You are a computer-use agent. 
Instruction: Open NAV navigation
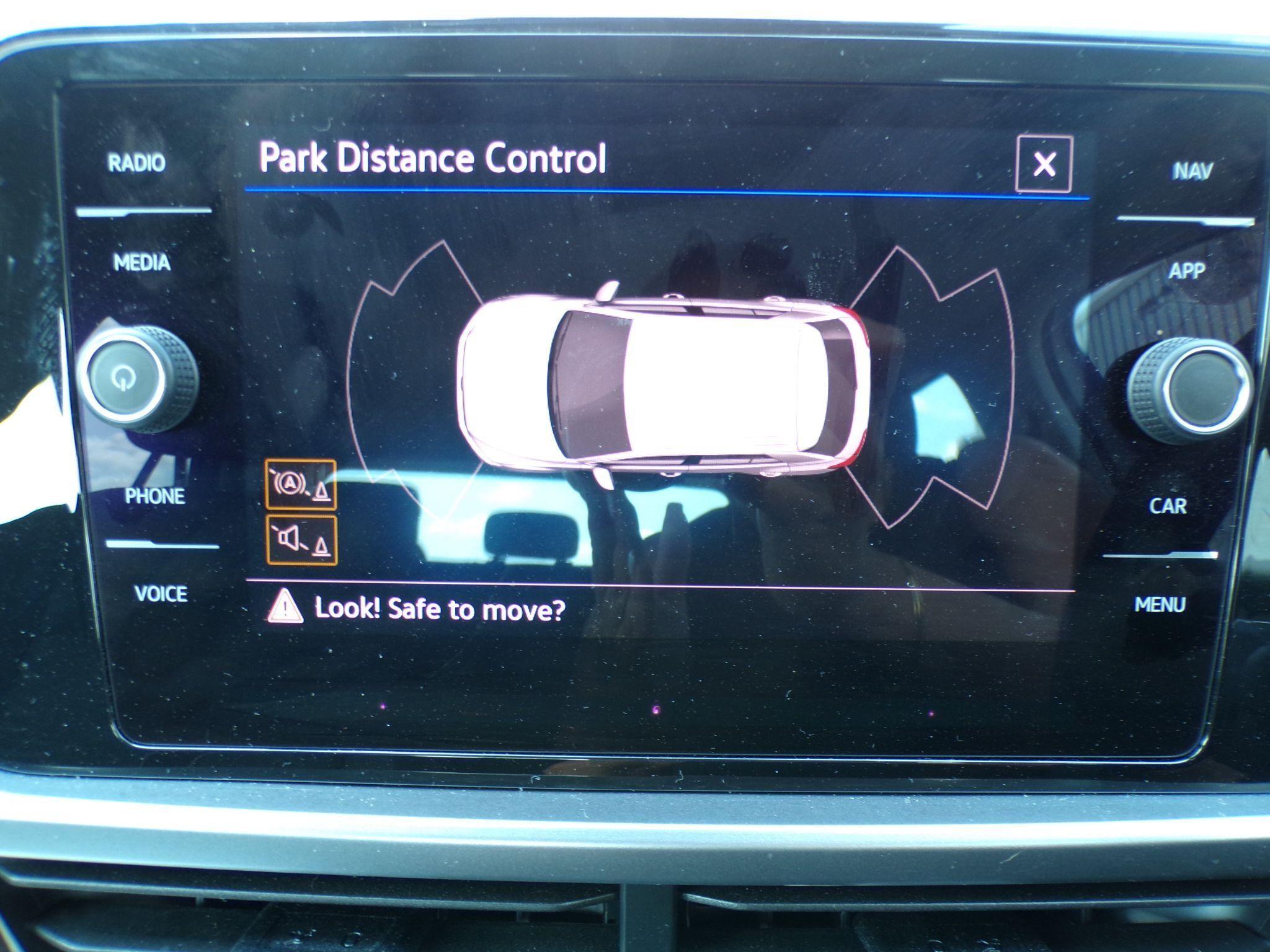point(1192,171)
